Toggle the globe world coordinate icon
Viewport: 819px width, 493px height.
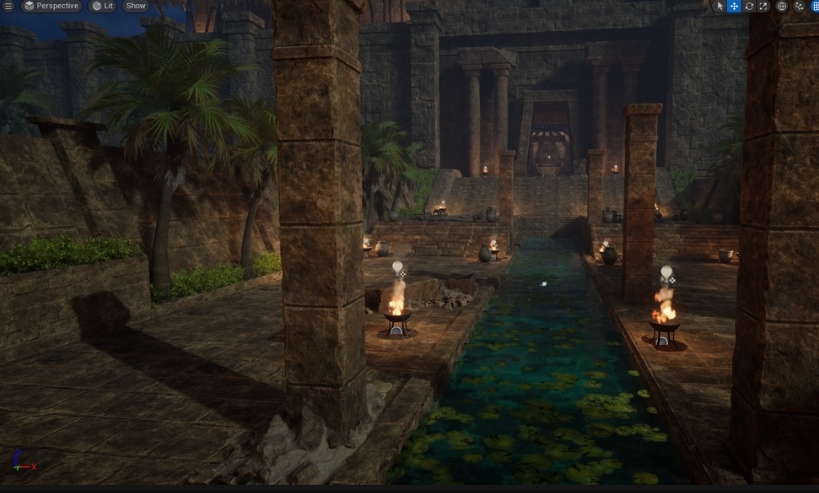pos(781,6)
